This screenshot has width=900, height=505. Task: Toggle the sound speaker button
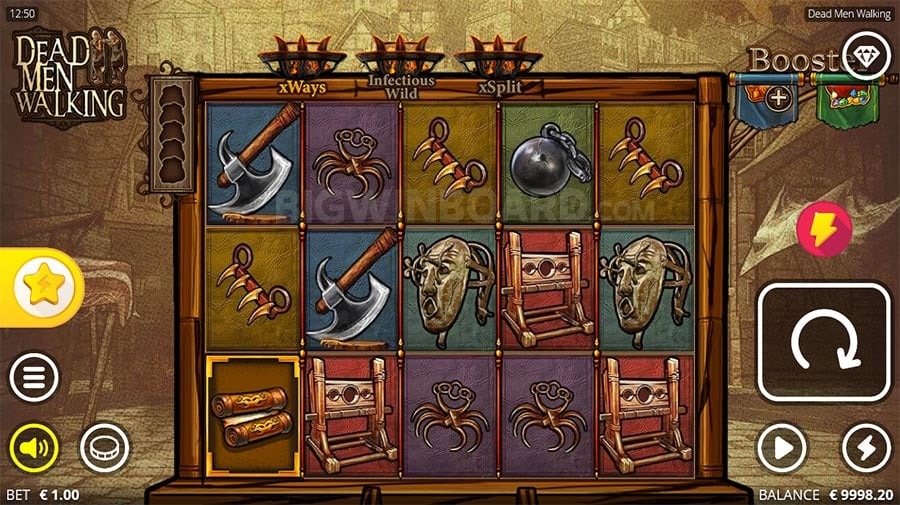pos(34,447)
